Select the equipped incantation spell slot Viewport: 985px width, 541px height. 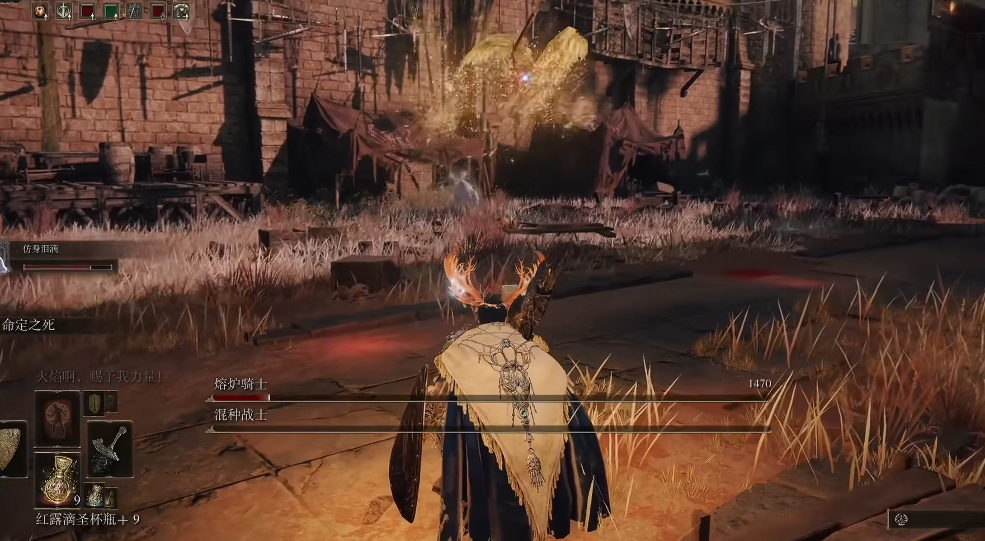57,418
